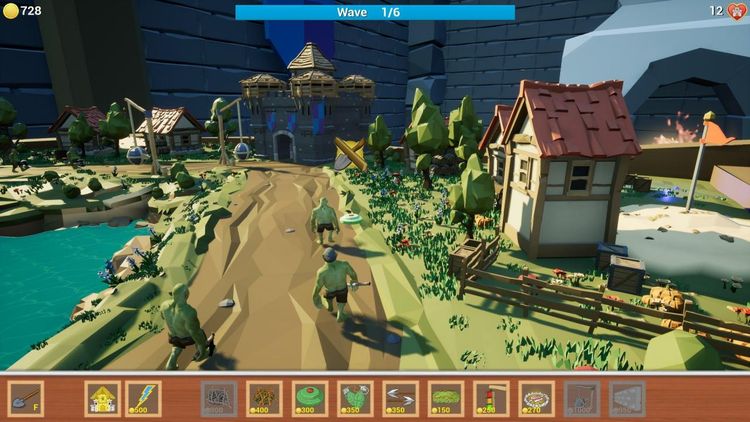Activate the lightning bolt ability costing 500
The width and height of the screenshot is (750, 422).
(x=143, y=398)
